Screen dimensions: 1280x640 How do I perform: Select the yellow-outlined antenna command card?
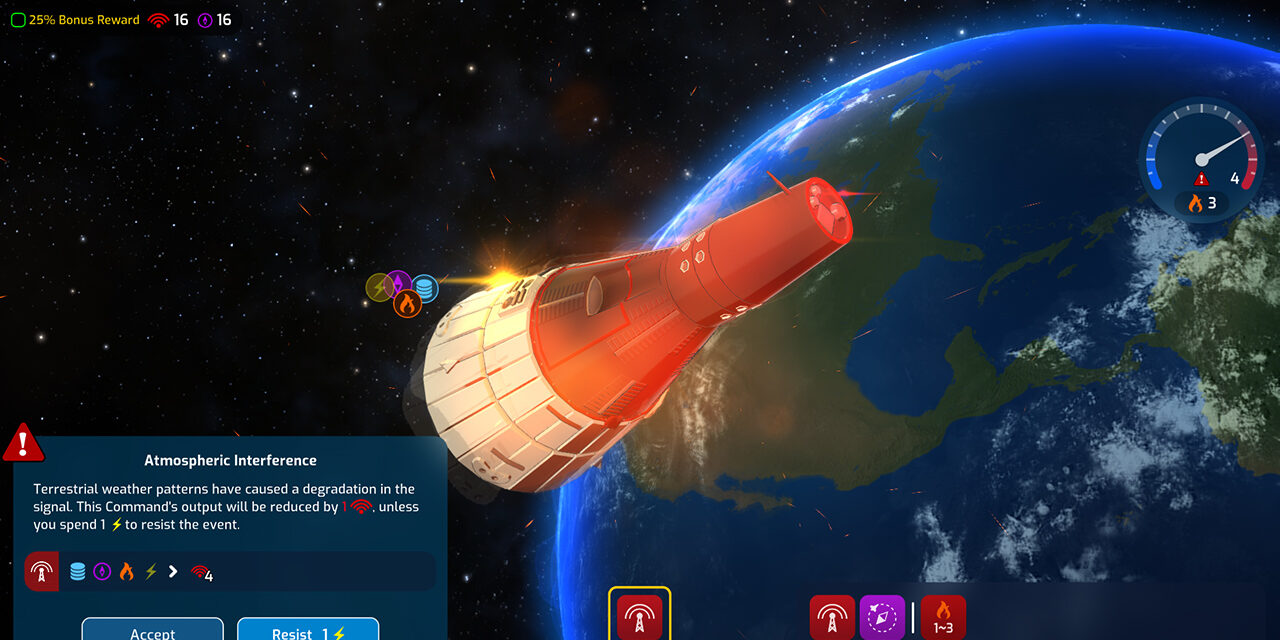tap(639, 616)
